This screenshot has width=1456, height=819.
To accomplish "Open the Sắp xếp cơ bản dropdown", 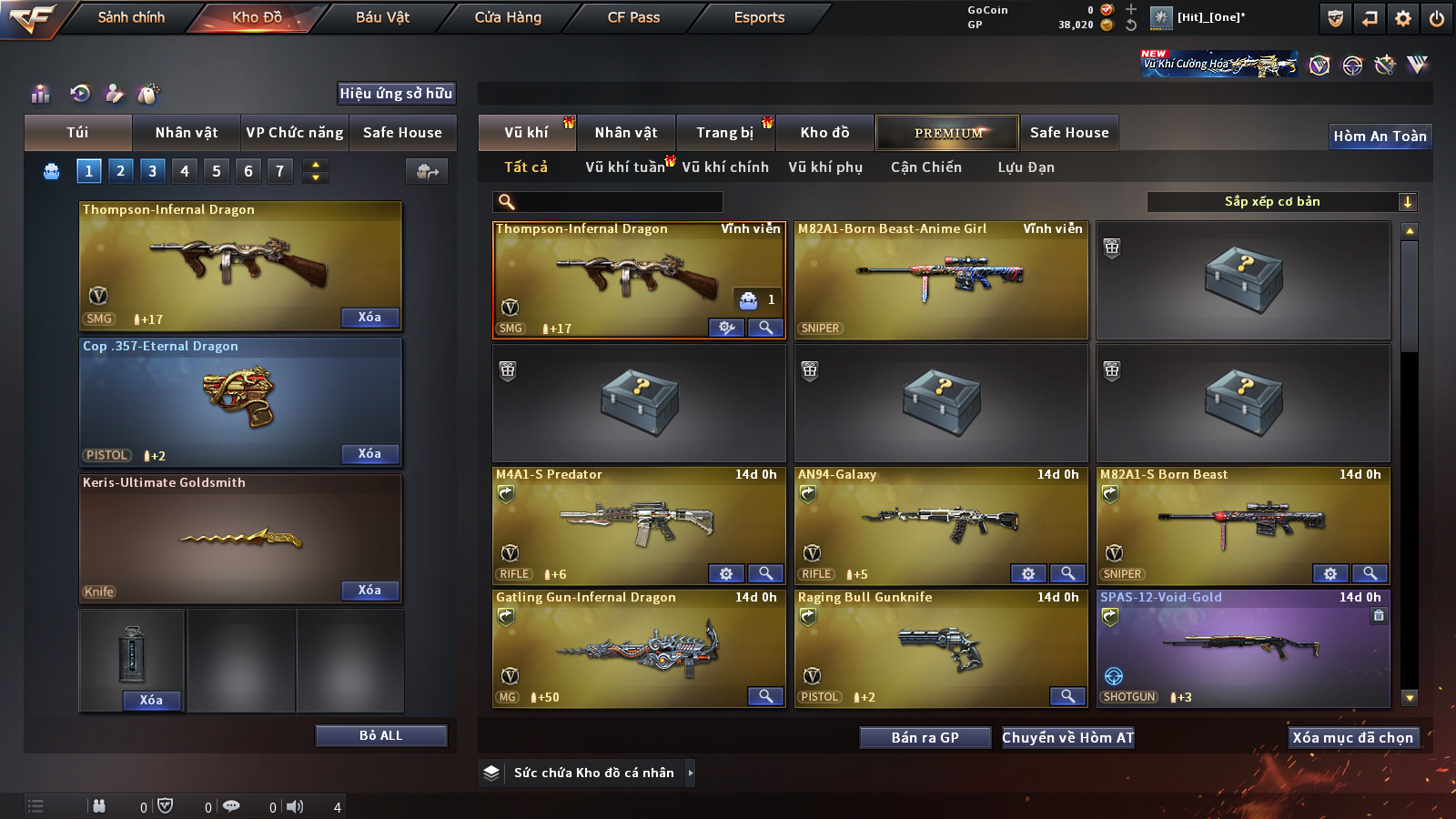I will pos(1281,202).
